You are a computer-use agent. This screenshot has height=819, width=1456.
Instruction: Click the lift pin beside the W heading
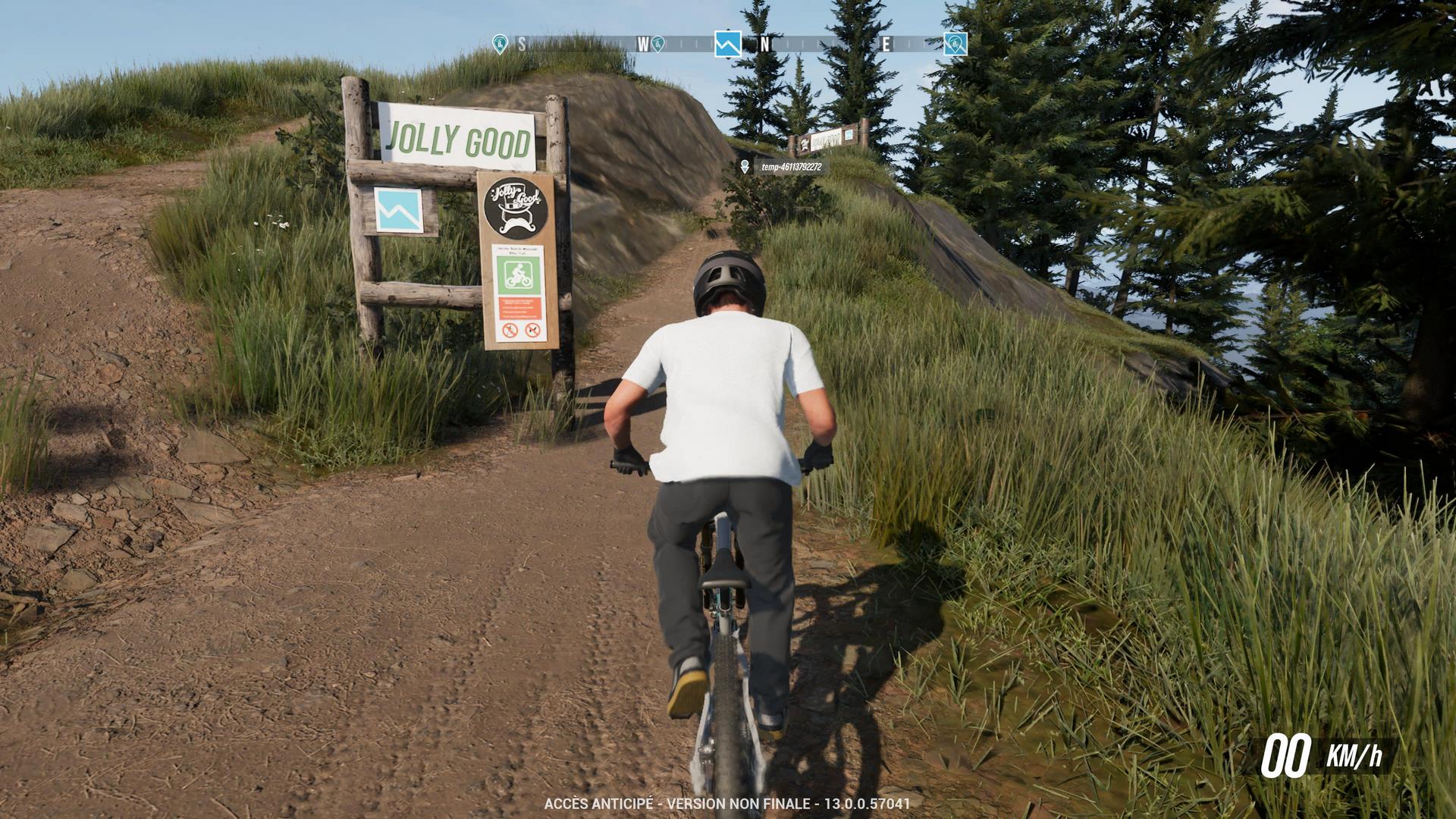pos(658,44)
